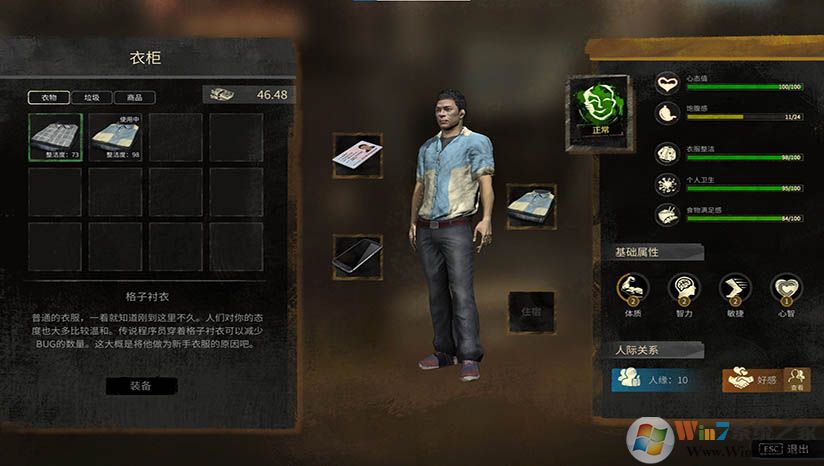
Task: Click the 装备 equip button
Action: coord(141,385)
